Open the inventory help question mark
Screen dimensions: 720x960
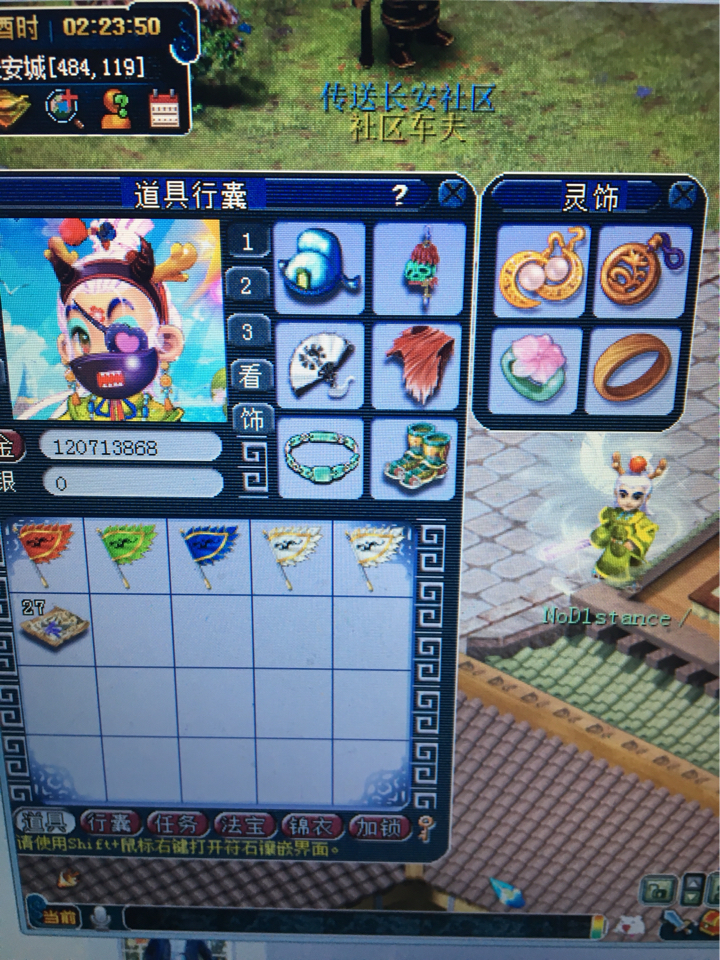[x=399, y=194]
